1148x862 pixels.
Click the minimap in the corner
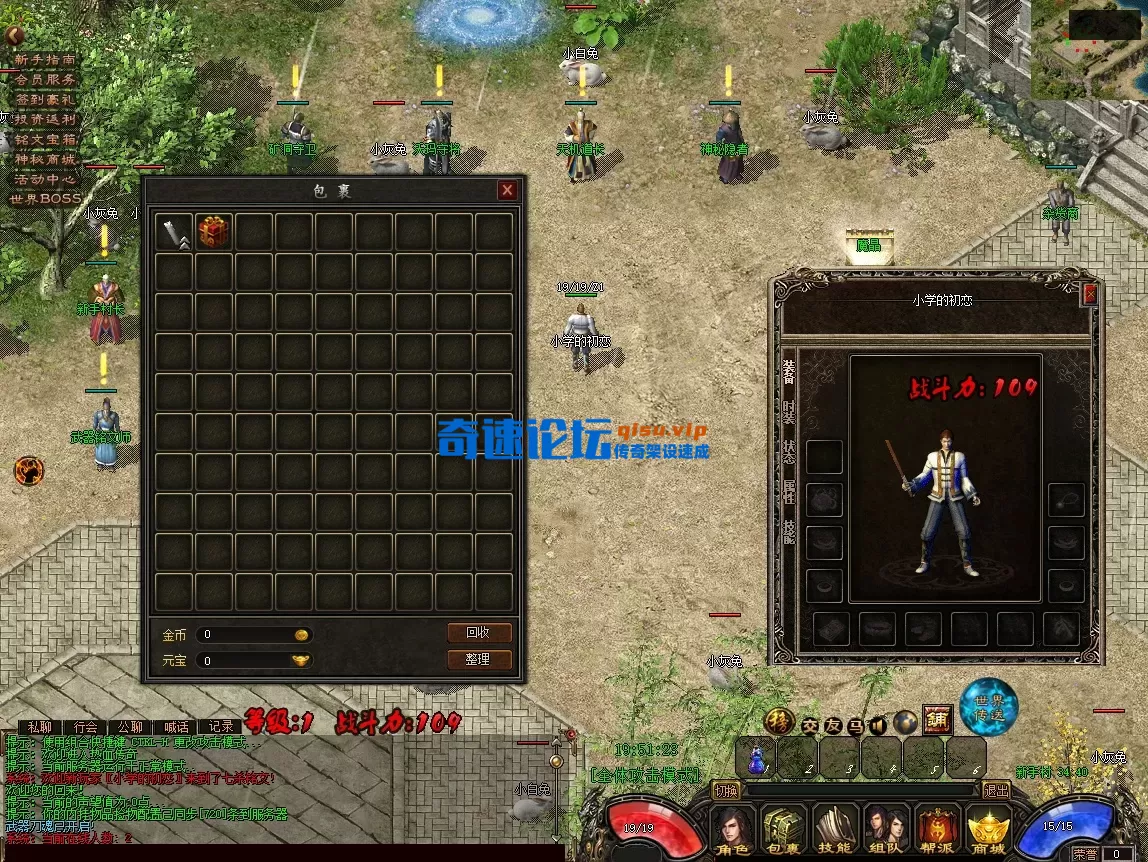tap(1089, 50)
